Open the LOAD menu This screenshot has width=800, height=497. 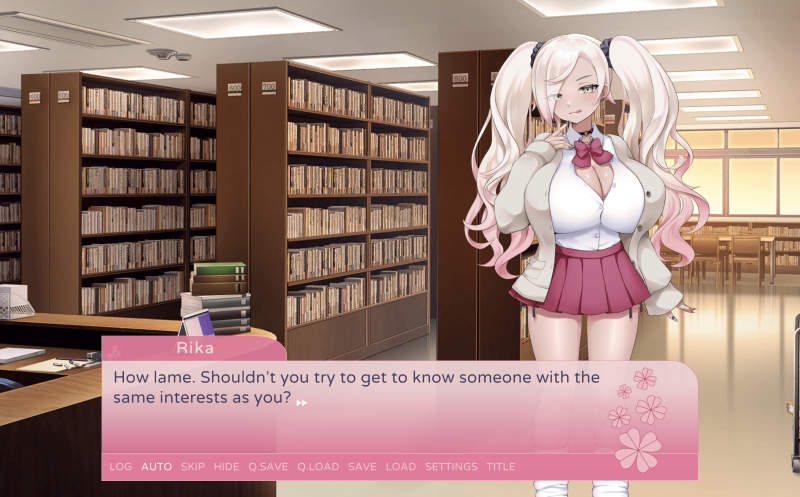click(400, 467)
